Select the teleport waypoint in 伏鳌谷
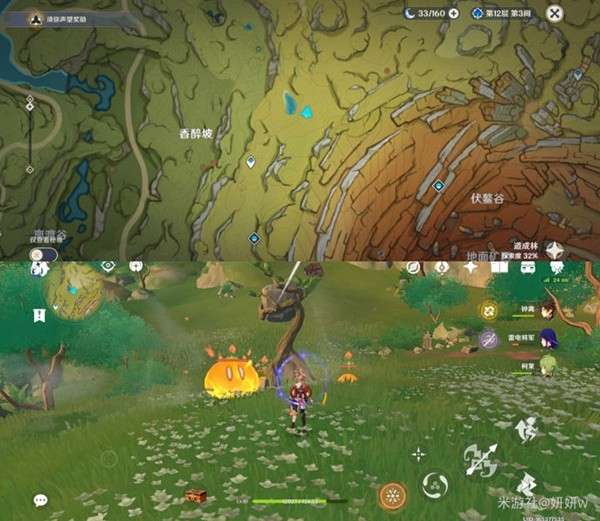Image resolution: width=600 pixels, height=521 pixels. [x=438, y=186]
